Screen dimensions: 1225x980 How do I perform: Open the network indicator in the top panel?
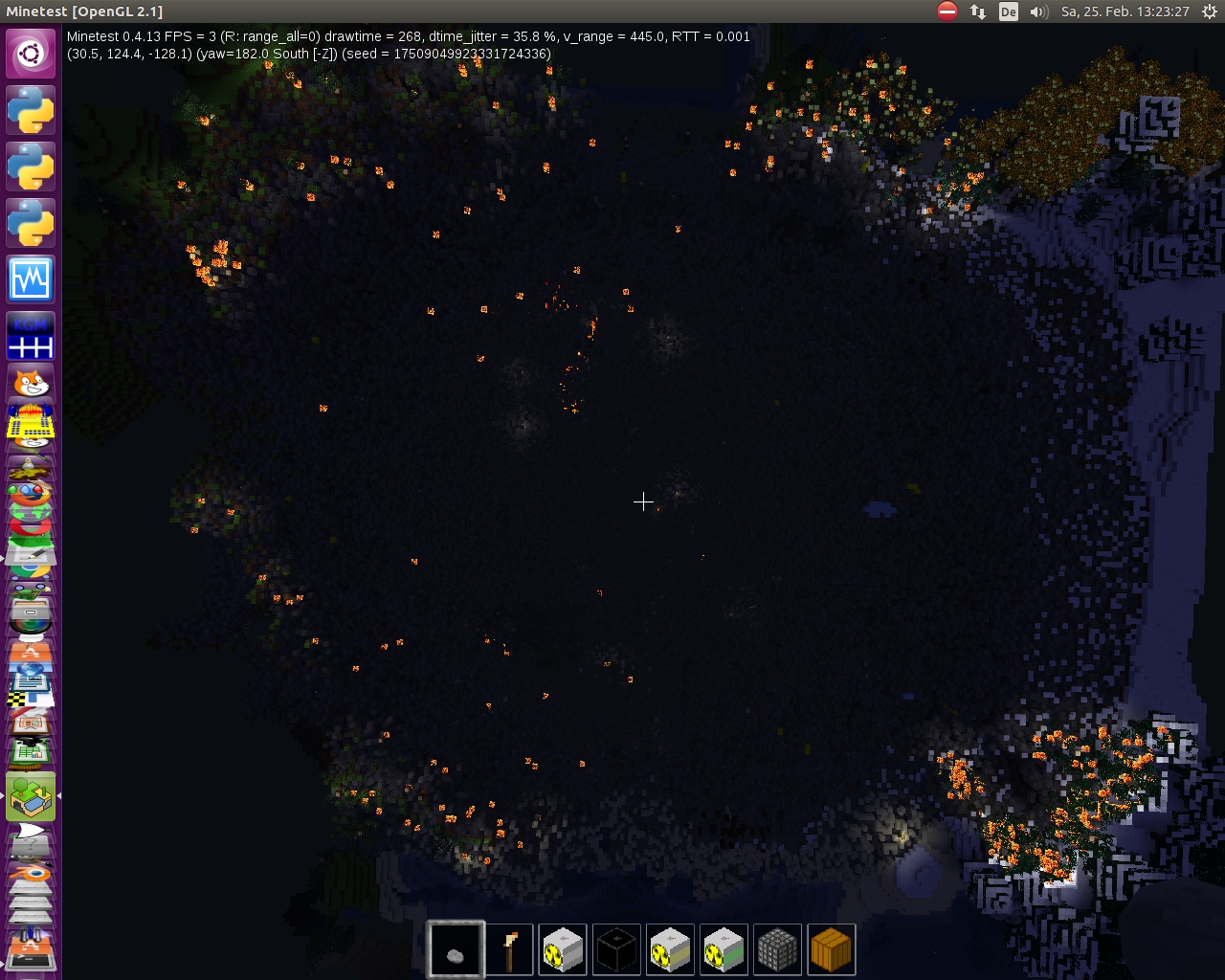[x=977, y=12]
